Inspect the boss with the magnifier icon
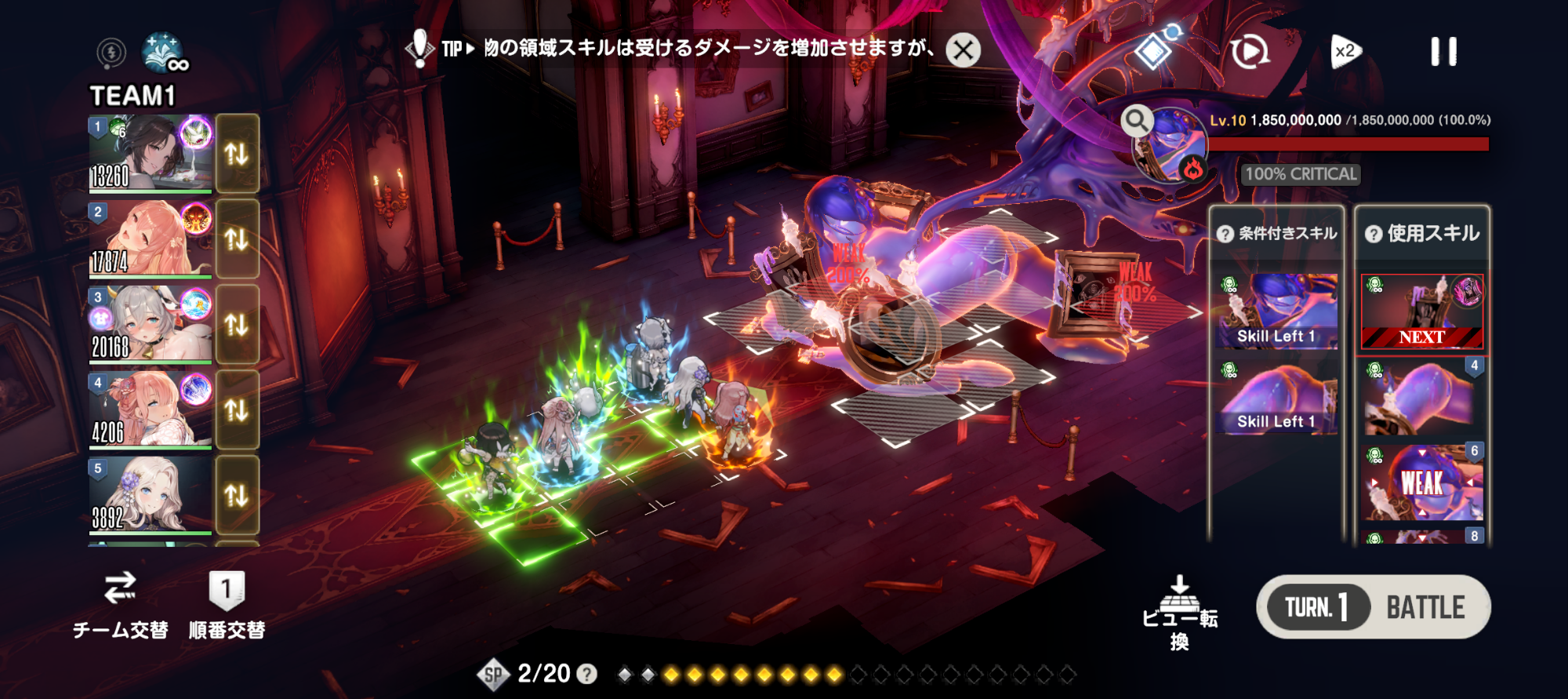 (x=1136, y=121)
